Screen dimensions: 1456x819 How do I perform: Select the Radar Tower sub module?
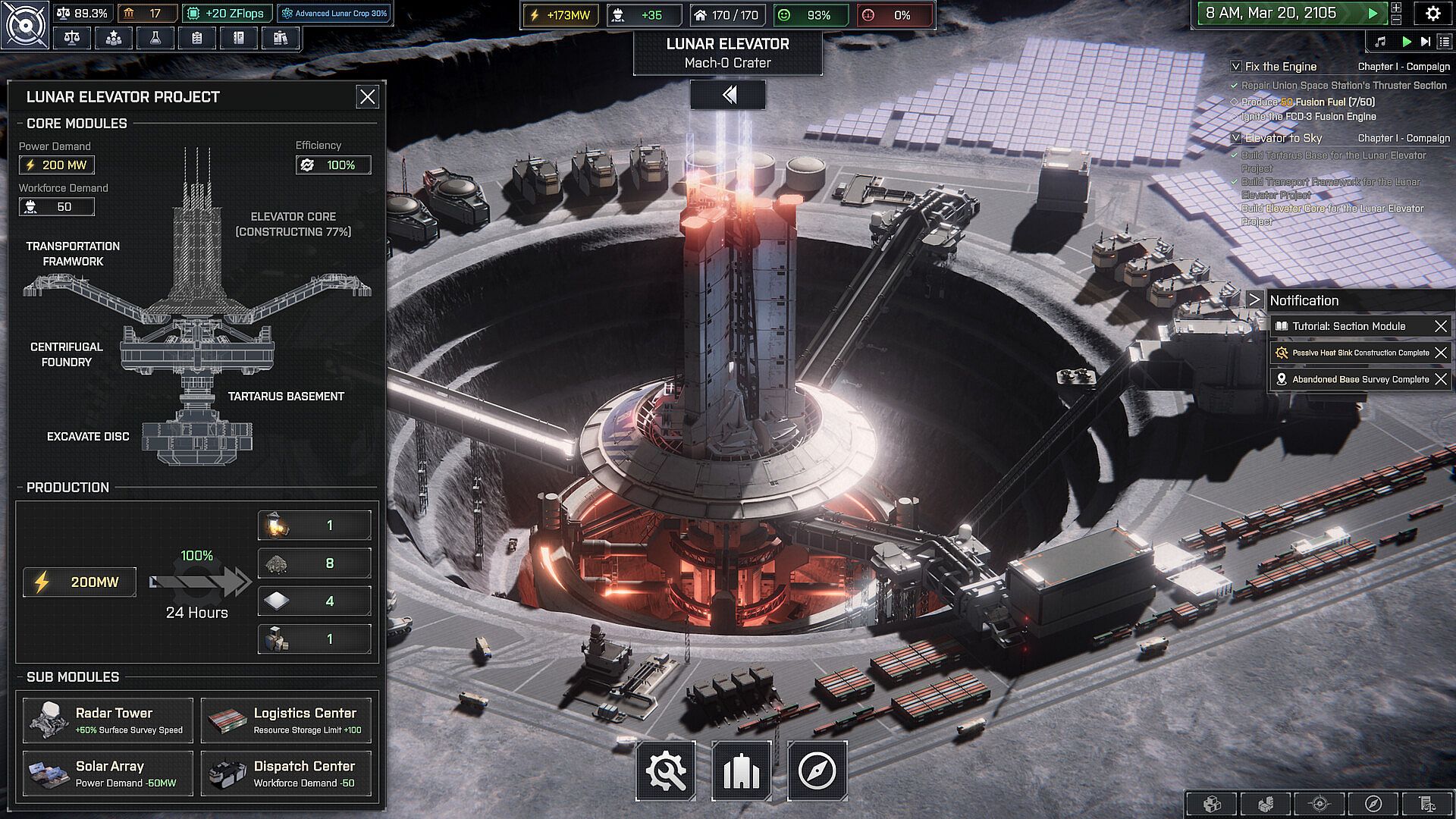[108, 720]
